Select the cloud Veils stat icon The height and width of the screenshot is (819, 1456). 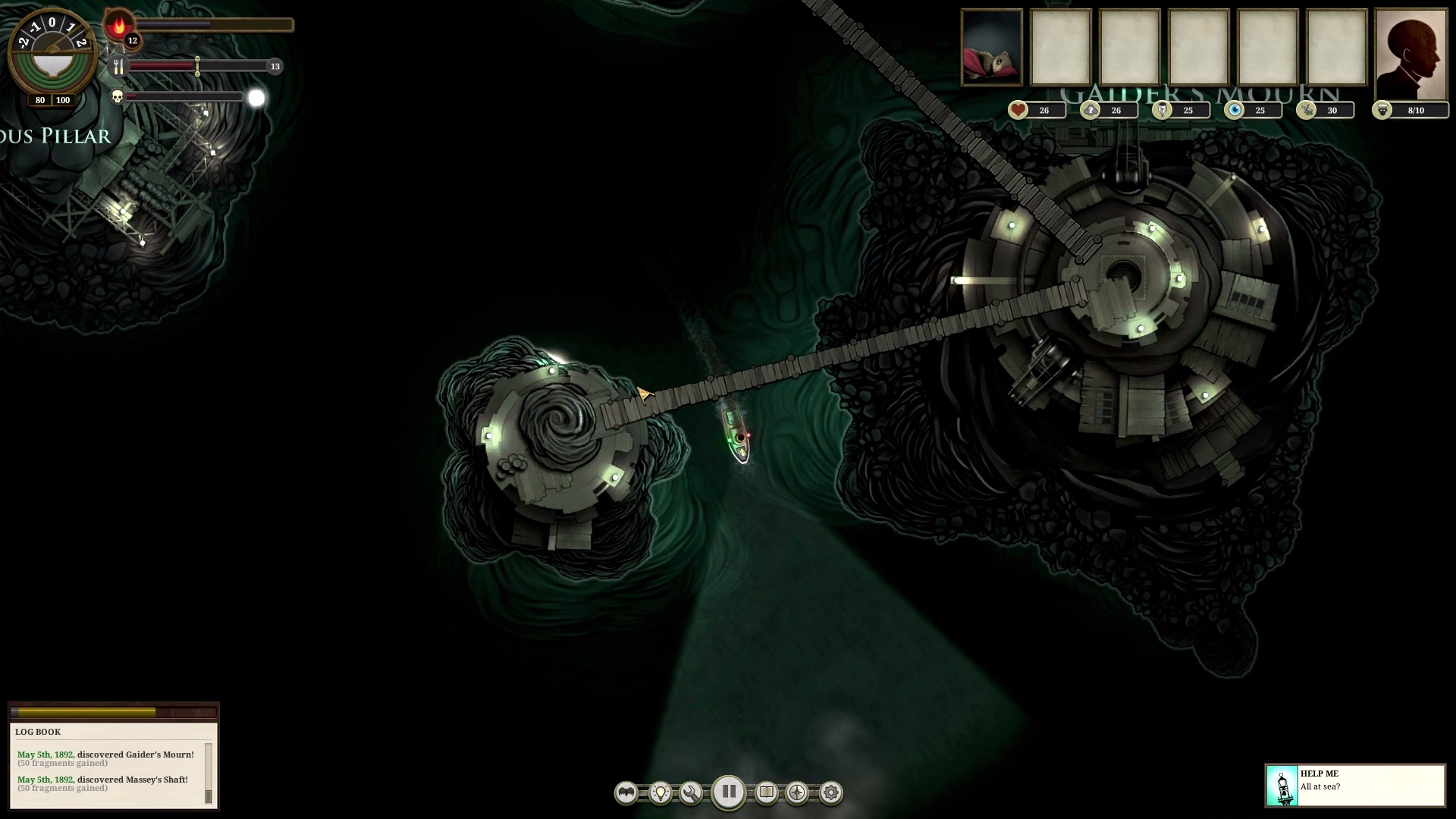point(1090,111)
